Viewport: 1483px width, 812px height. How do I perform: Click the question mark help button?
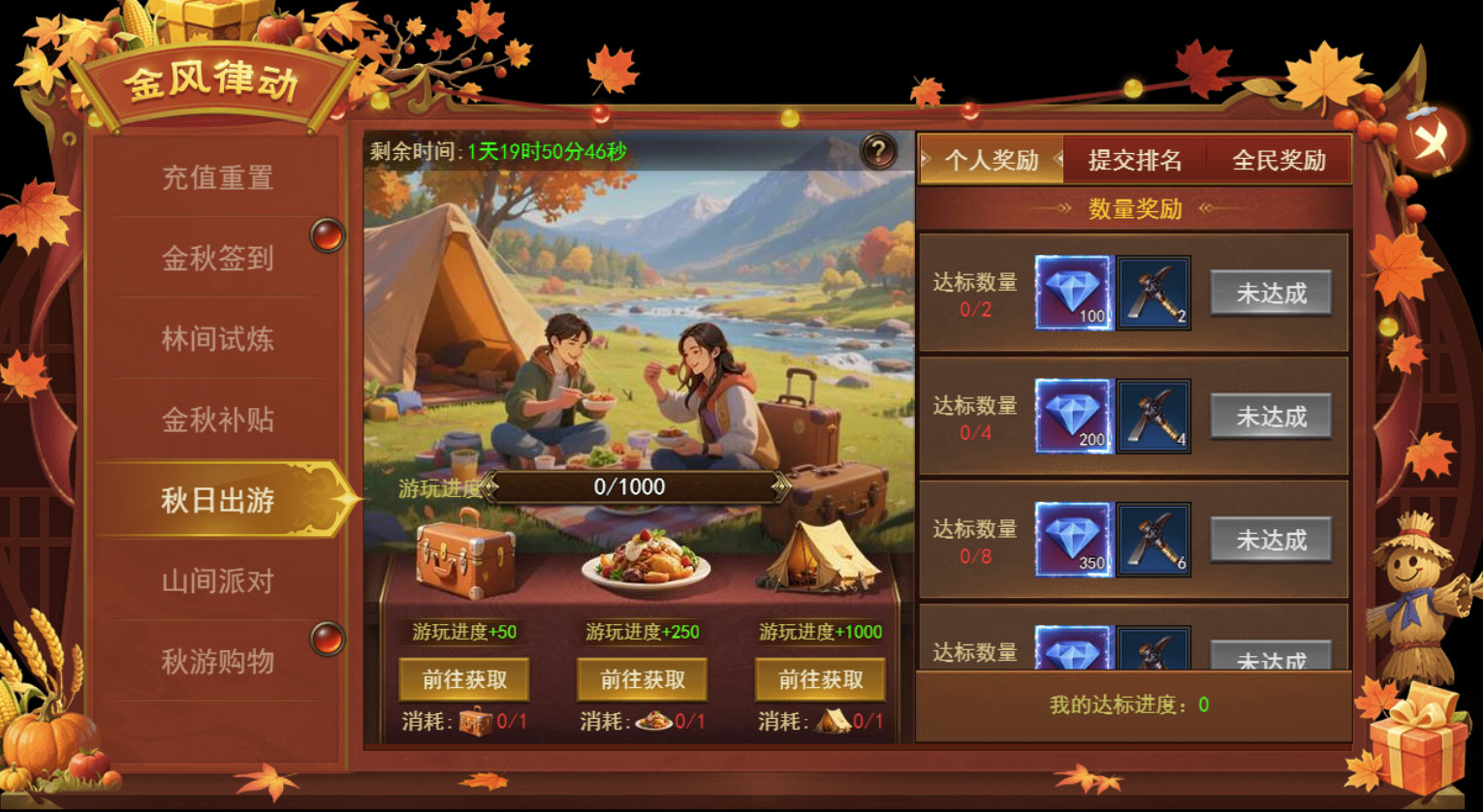click(878, 151)
